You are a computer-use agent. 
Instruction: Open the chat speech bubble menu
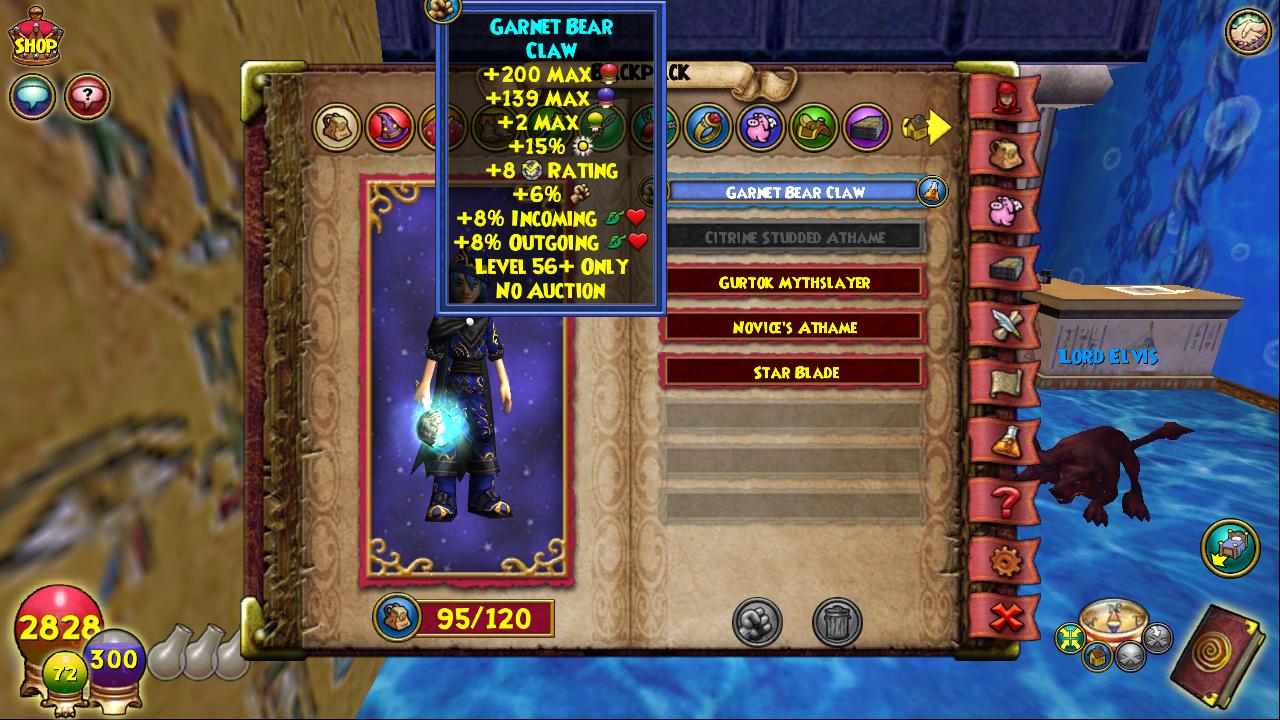32,97
